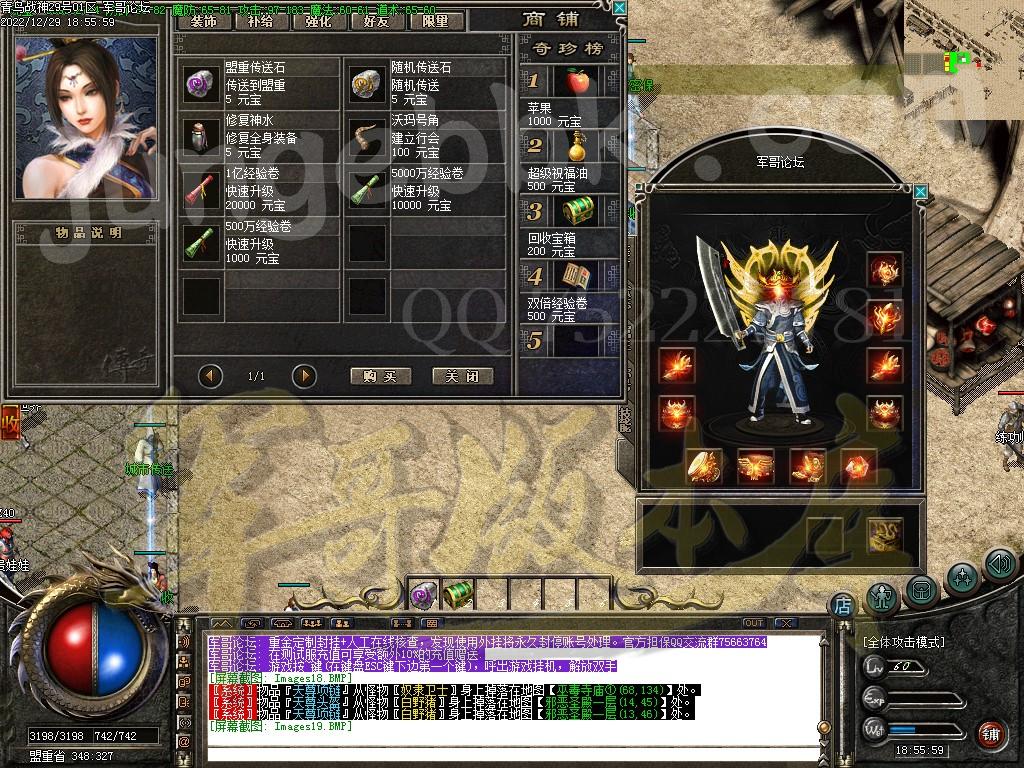Select the 苹果 apple in the ranking list
Viewport: 1024px width, 768px height.
click(x=575, y=81)
